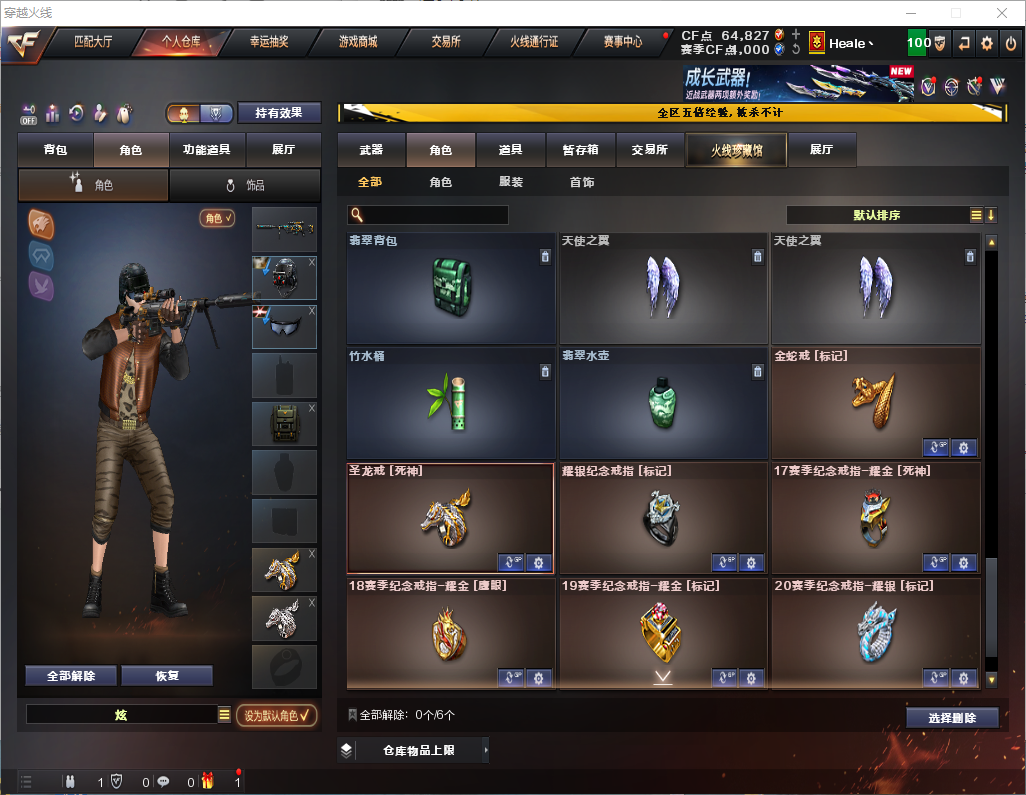Open the 游戏商城 game shop
This screenshot has width=1026, height=795.
[x=357, y=42]
